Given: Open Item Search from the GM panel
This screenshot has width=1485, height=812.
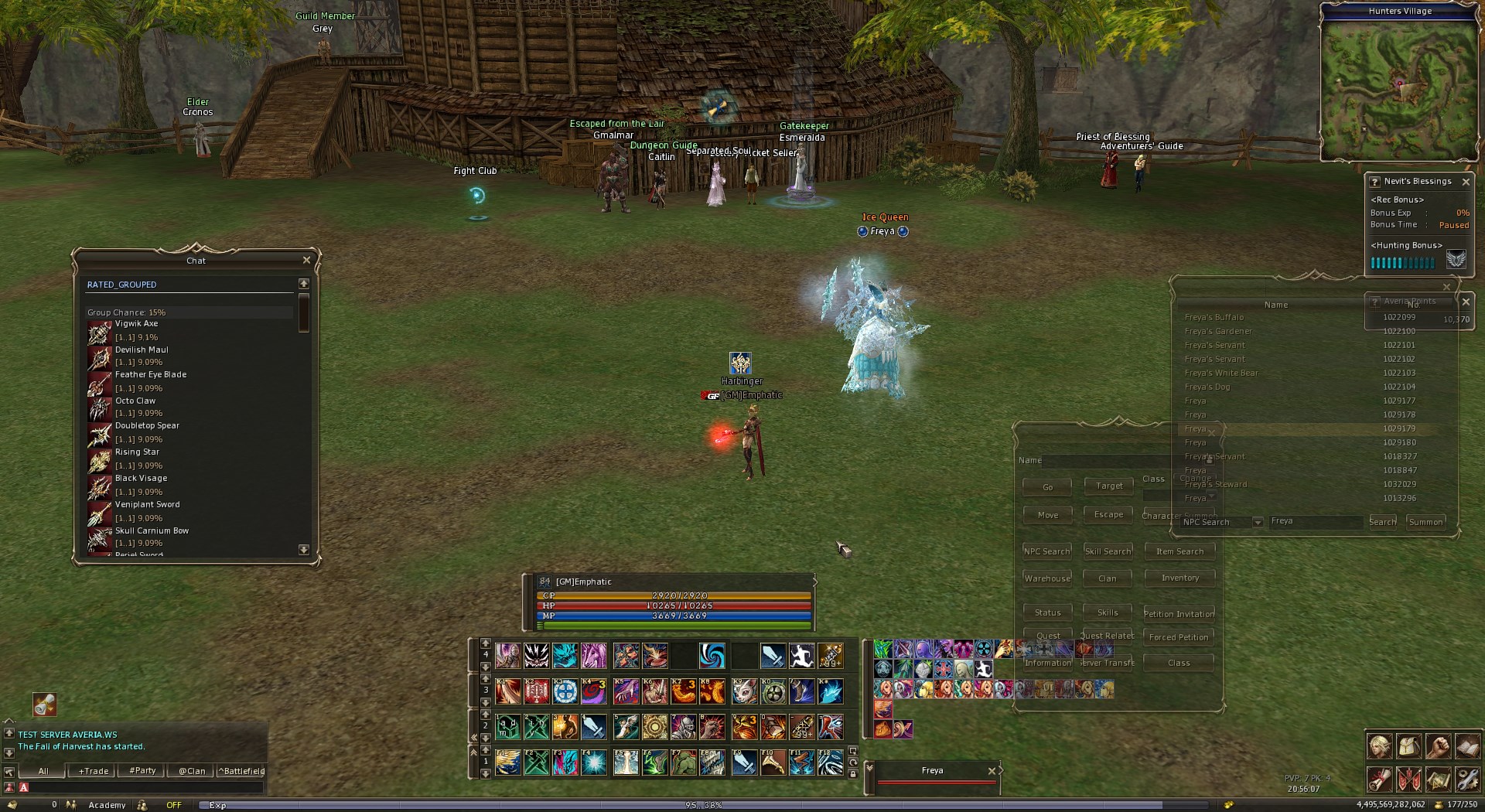Looking at the screenshot, I should click(x=1179, y=551).
